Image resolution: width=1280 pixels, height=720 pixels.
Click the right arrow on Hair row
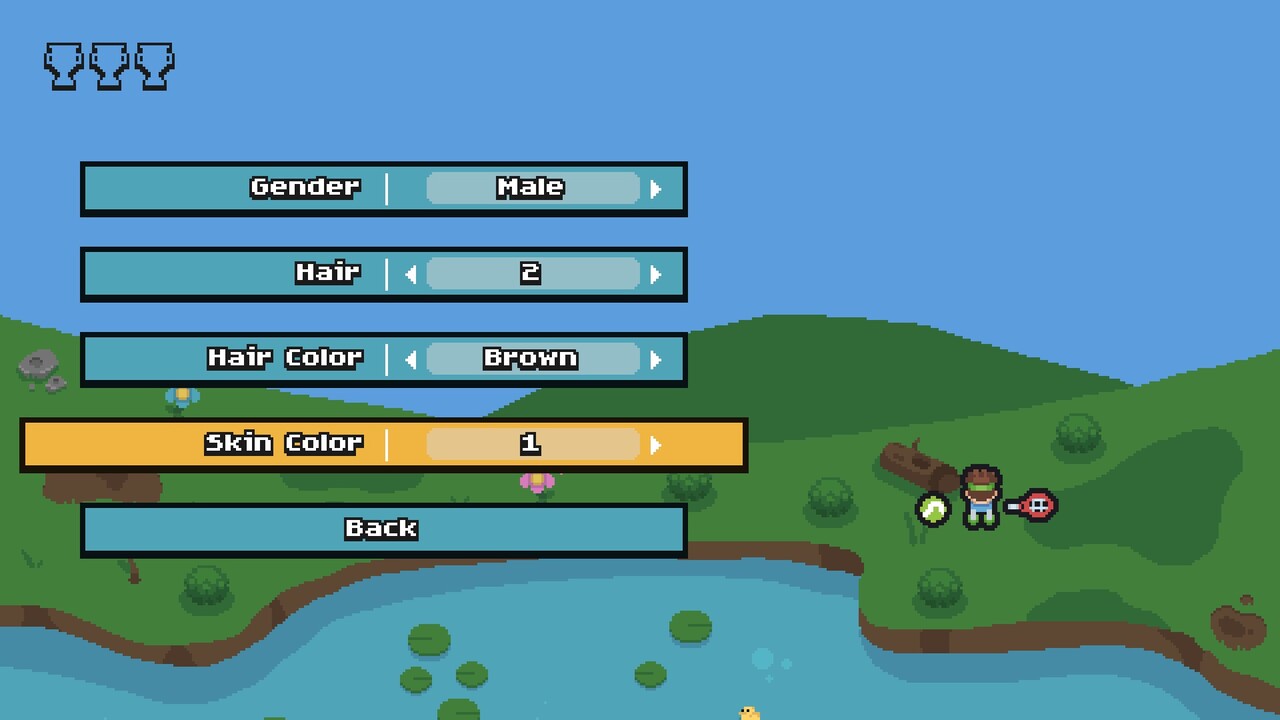click(x=658, y=273)
